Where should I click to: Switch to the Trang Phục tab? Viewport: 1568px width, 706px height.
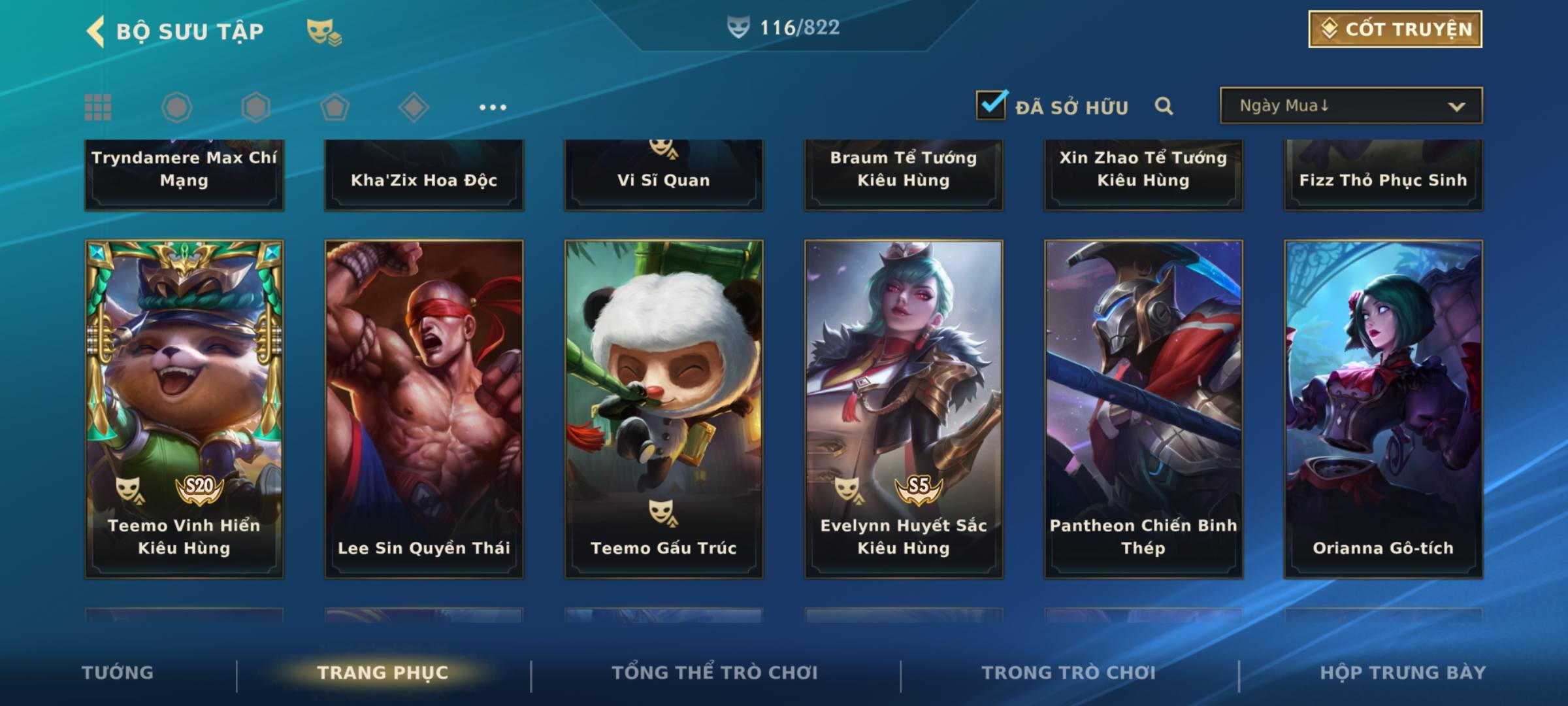tap(383, 673)
